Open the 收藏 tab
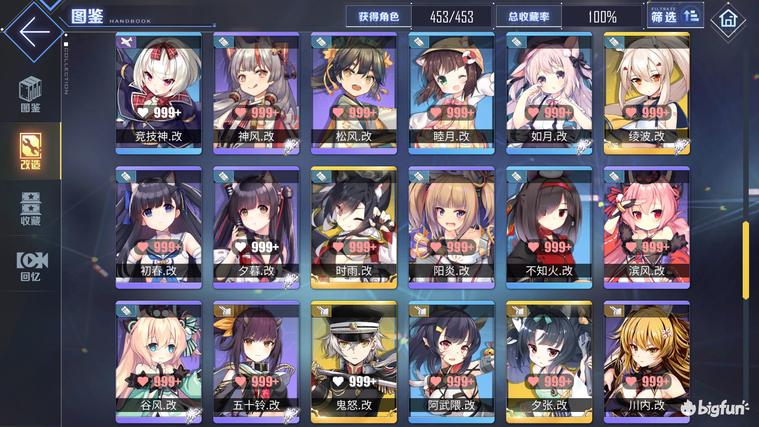The image size is (759, 427). click(30, 207)
